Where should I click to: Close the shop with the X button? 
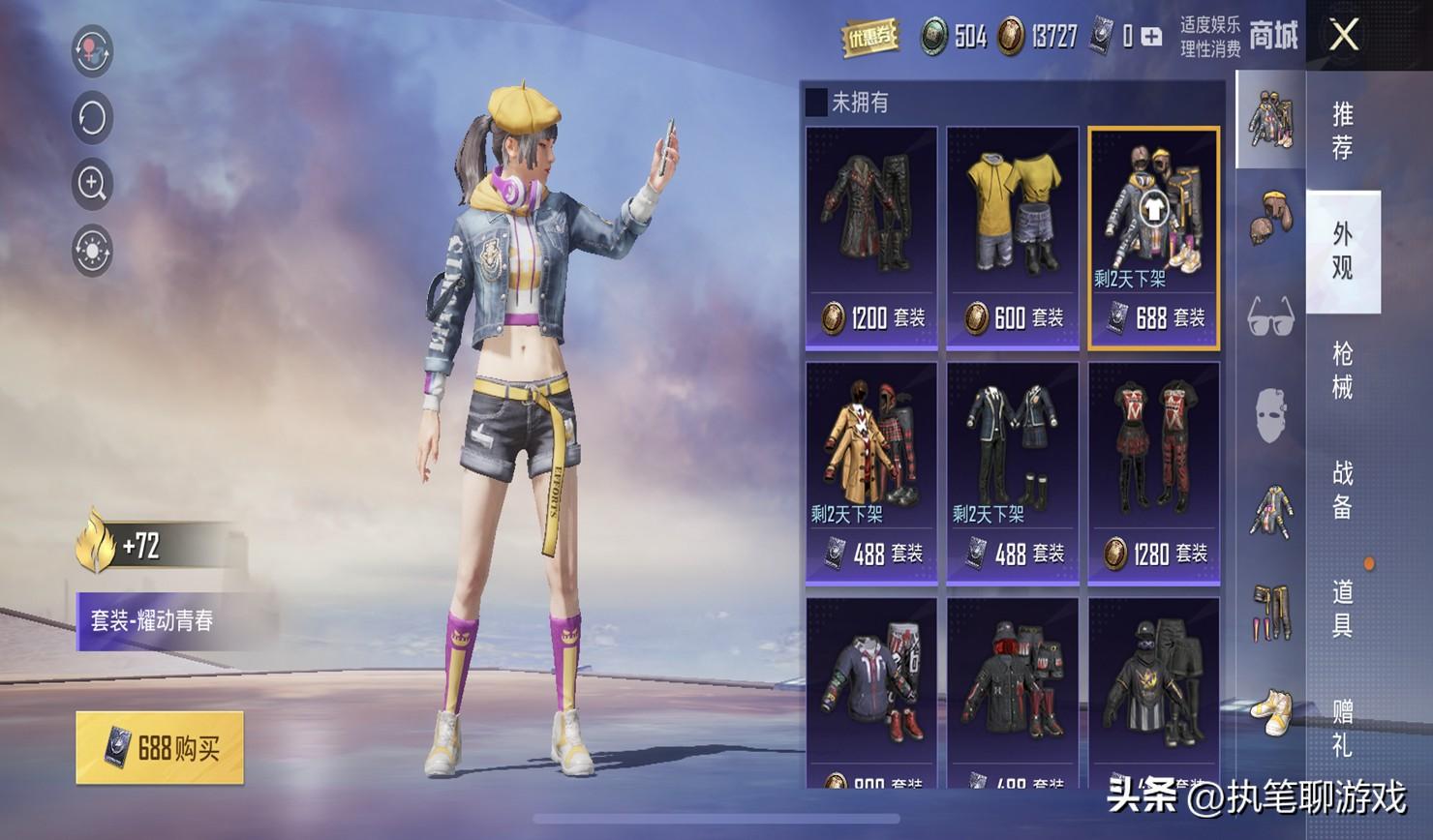pos(1344,37)
